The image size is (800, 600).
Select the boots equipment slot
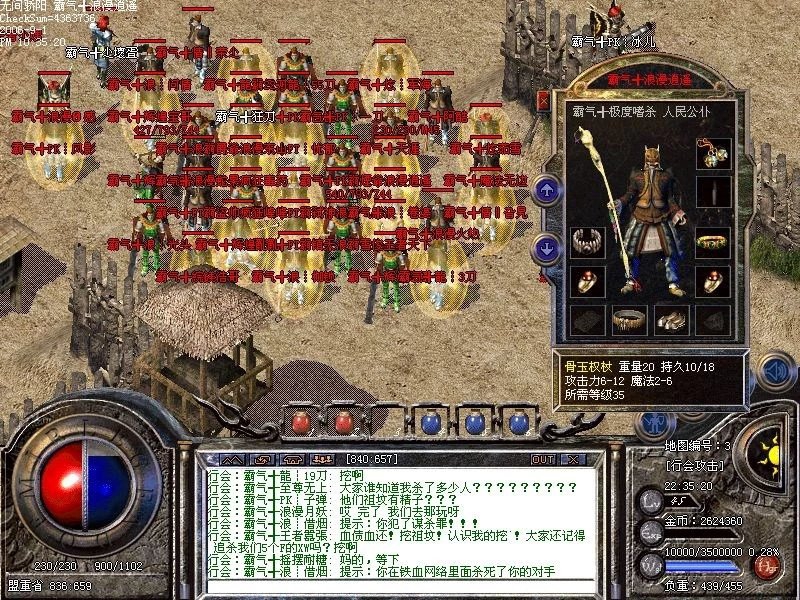tap(671, 319)
